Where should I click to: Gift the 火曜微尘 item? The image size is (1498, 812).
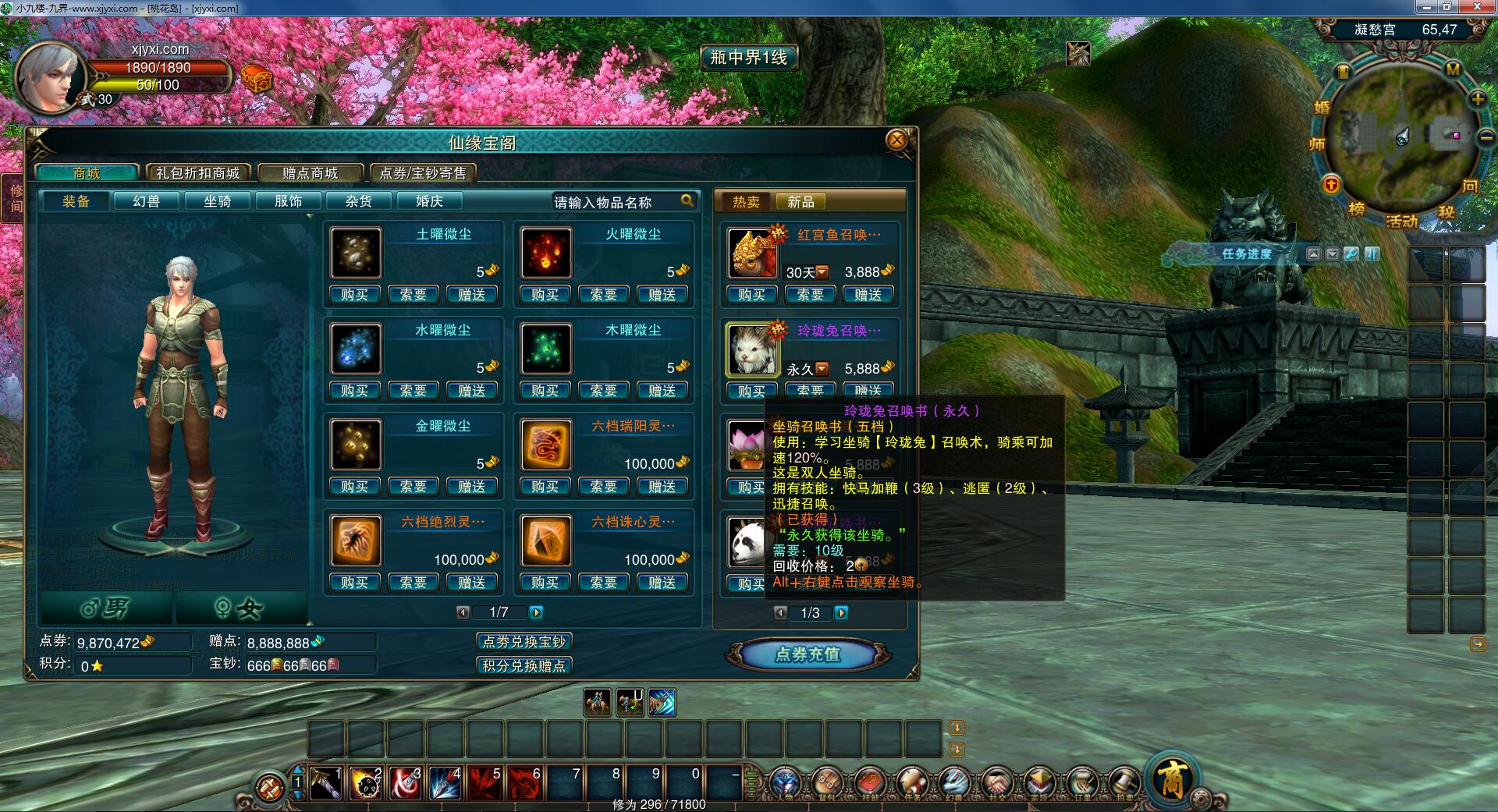[662, 295]
